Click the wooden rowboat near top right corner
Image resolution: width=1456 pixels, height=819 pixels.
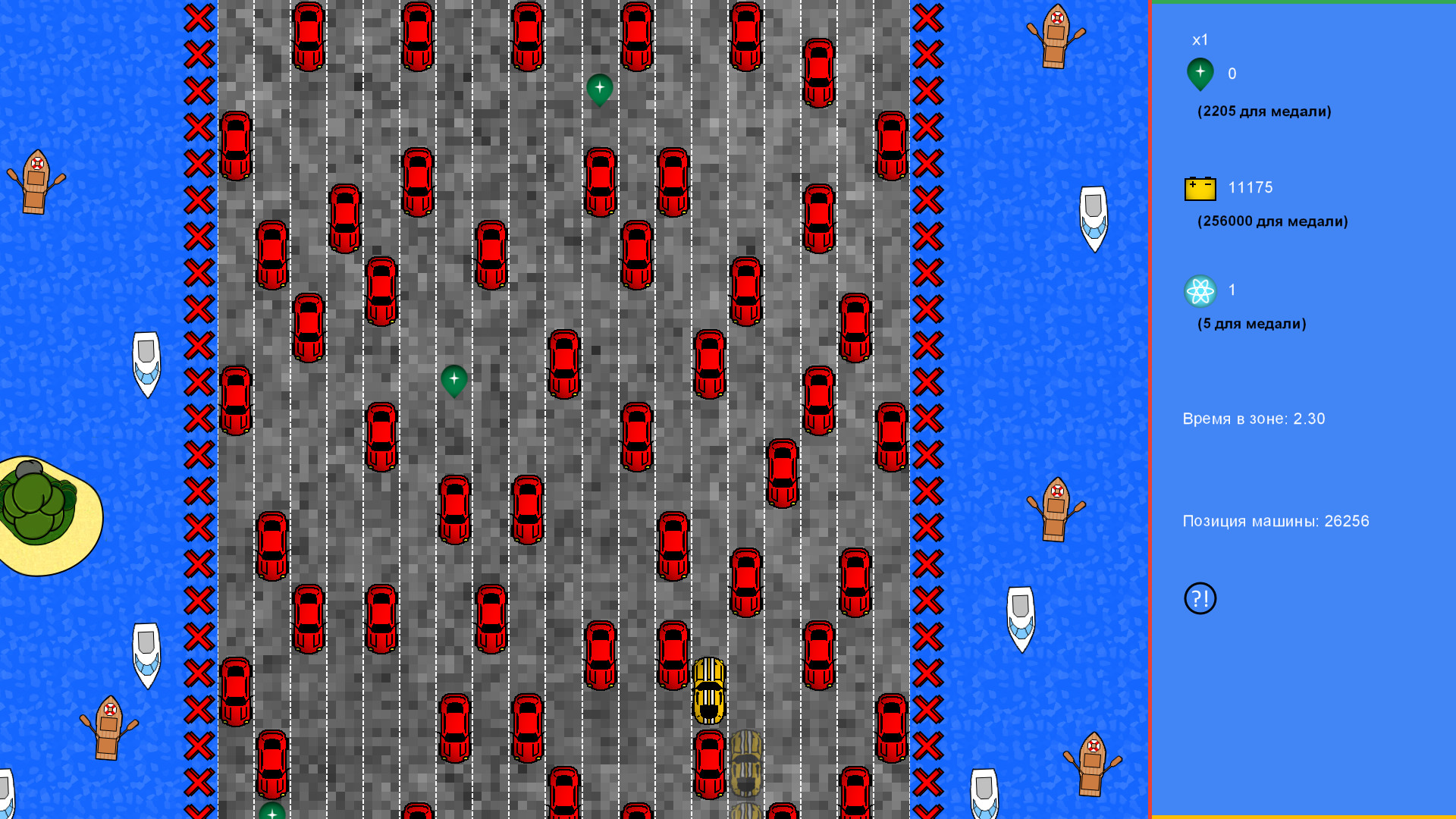coord(1056,34)
